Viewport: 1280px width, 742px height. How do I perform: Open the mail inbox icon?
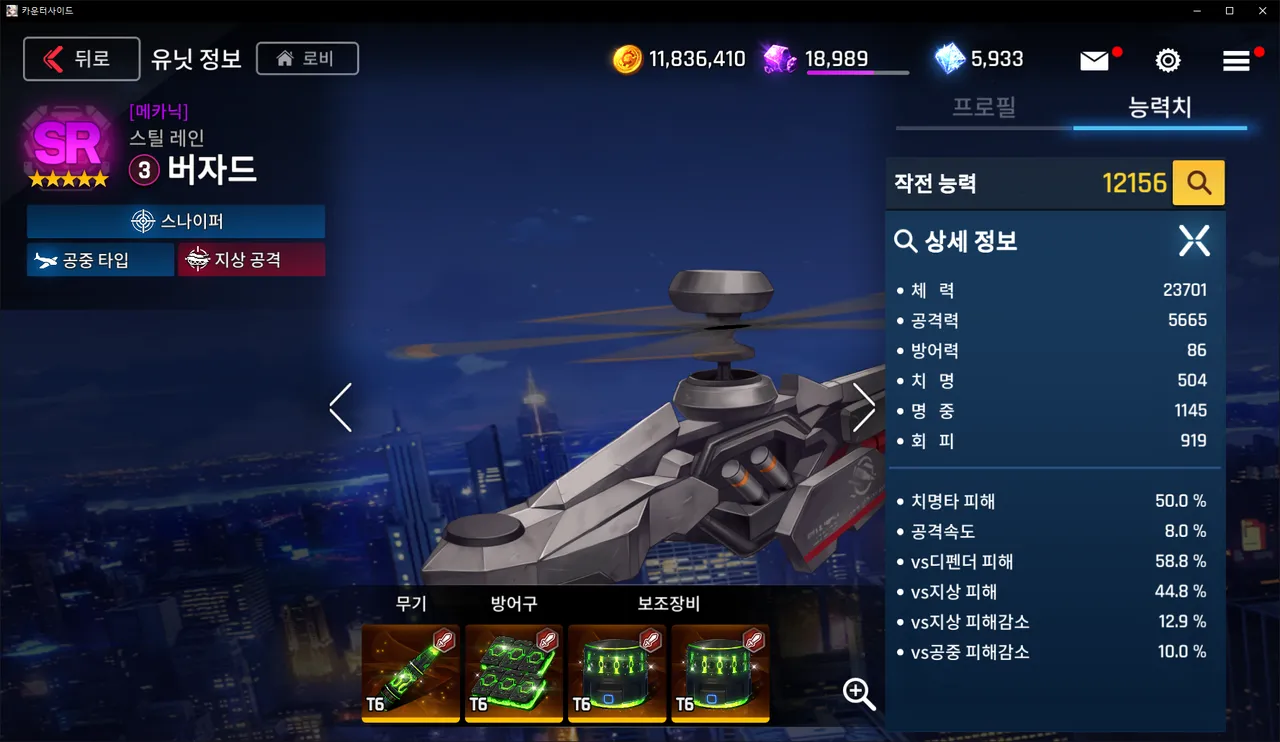(1093, 60)
